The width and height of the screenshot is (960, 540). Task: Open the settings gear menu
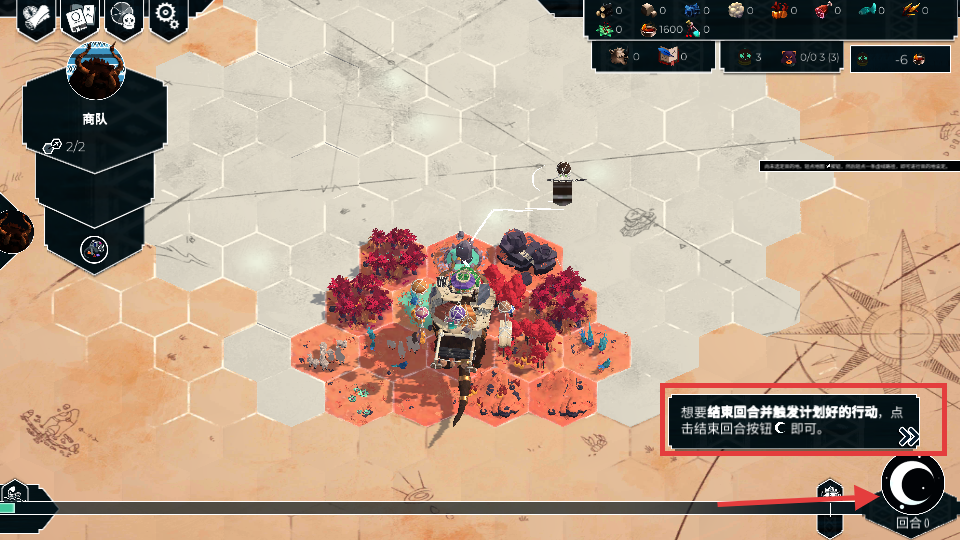(x=167, y=17)
